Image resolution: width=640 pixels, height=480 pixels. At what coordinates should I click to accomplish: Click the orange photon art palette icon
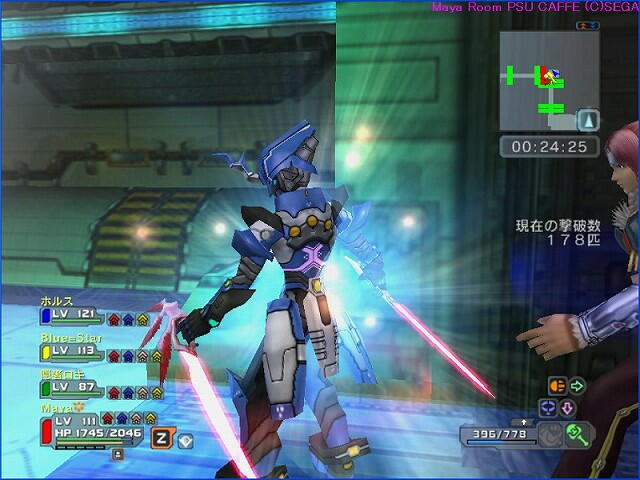[x=556, y=385]
